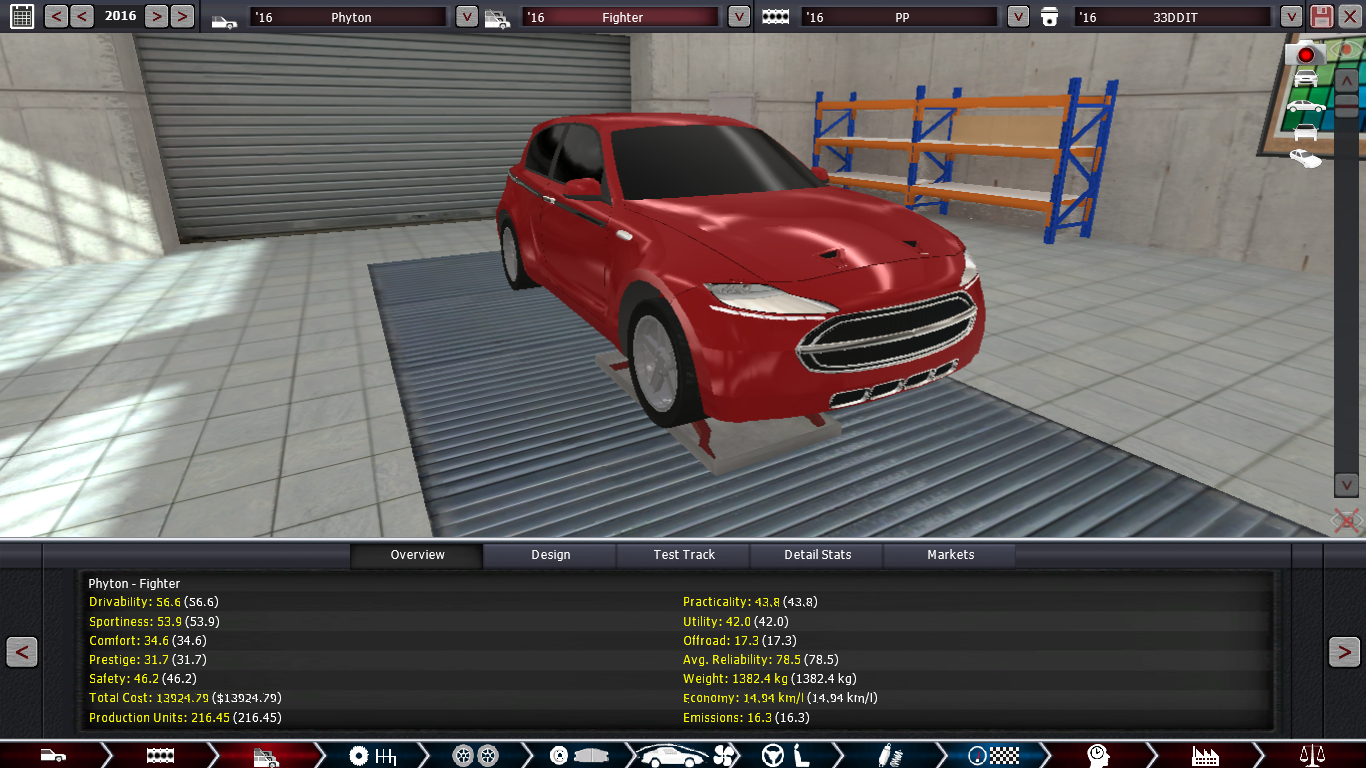Go to the previous page with the left arrow
Image resolution: width=1366 pixels, height=768 pixels.
coord(22,652)
